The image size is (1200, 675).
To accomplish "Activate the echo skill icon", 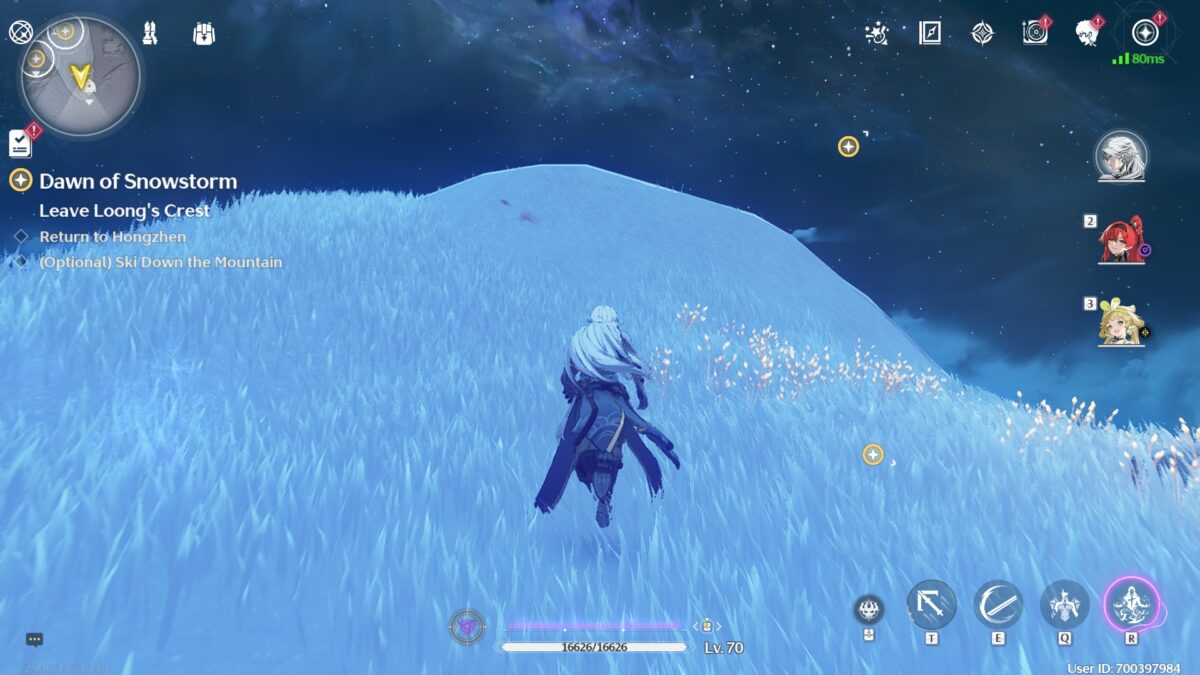I will tap(1065, 604).
